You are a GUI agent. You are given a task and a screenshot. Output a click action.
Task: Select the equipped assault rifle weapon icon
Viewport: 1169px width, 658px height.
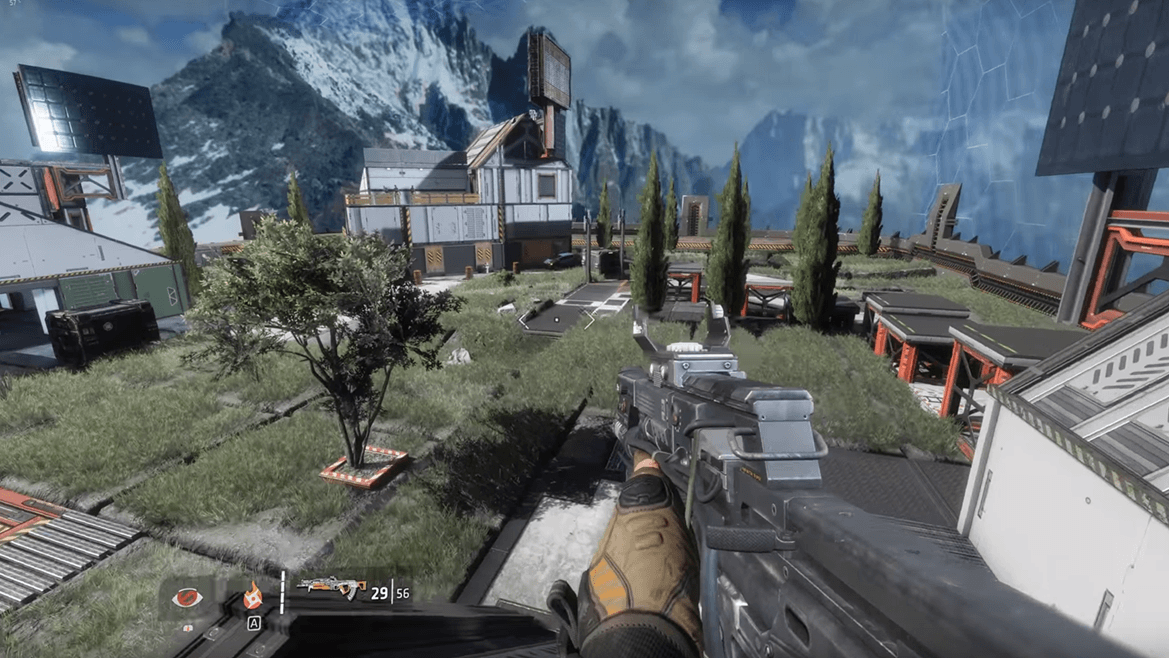click(x=331, y=588)
